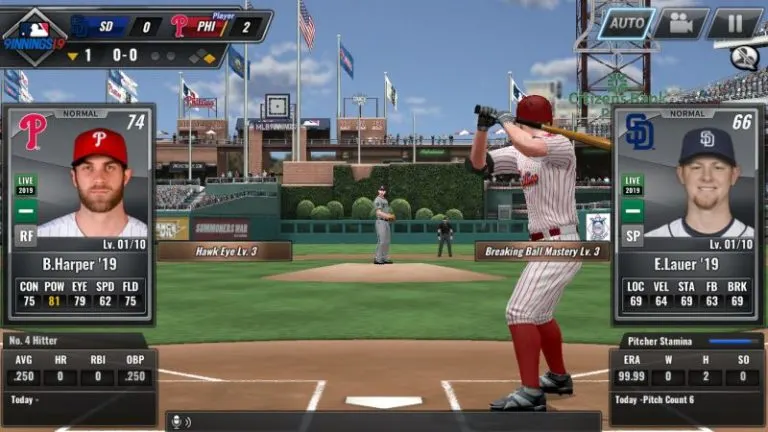The image size is (768, 432).
Task: Open the E.Lauer '19 pitcher card
Action: point(687,214)
